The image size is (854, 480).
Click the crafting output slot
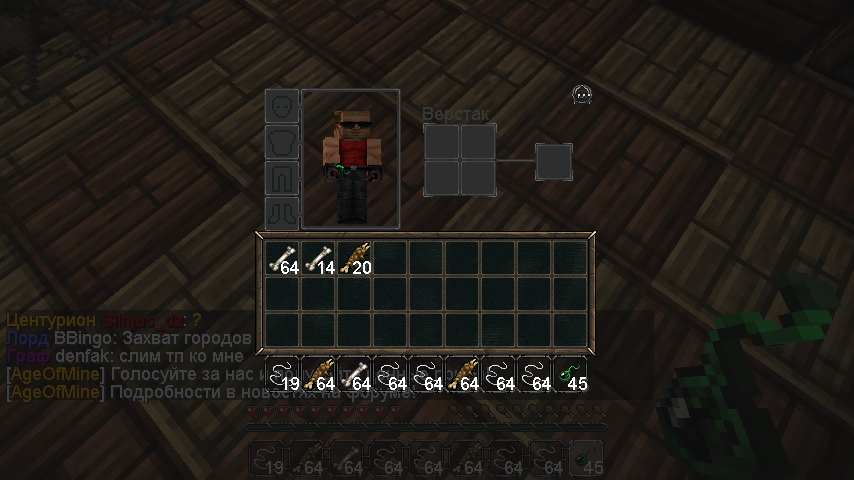tap(554, 161)
